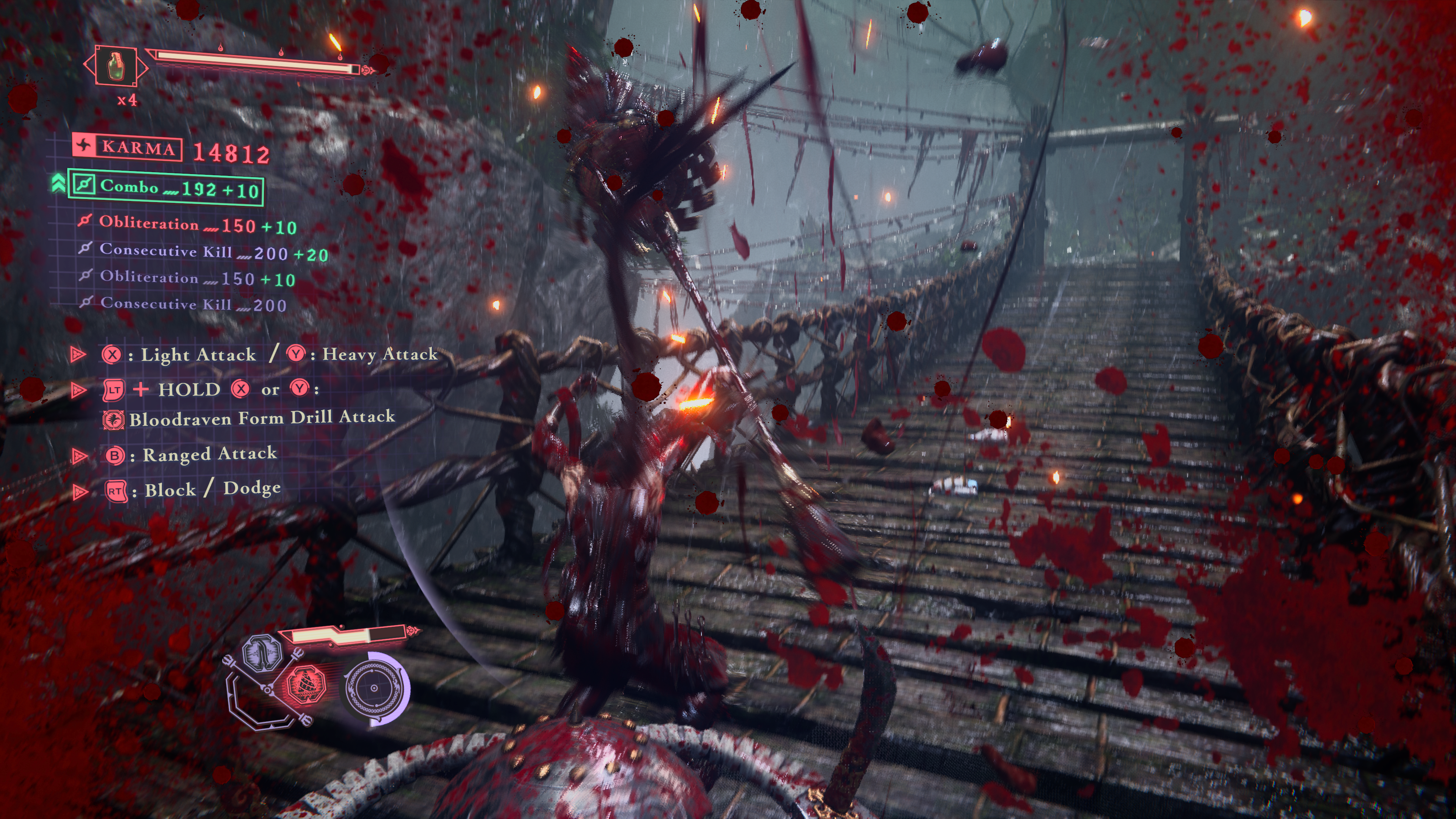Click the circular purple dragon-ring gauge
The image size is (1456, 819).
click(x=374, y=689)
